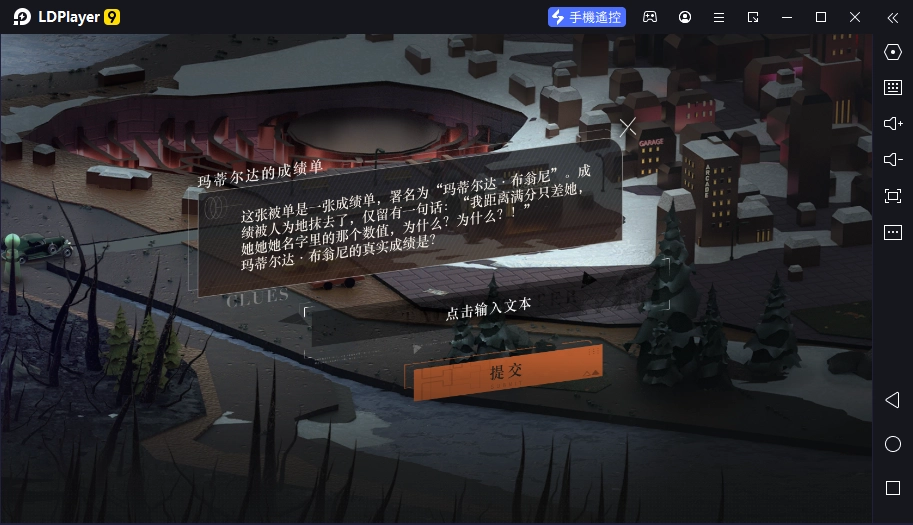Open LDPlayer 手機遙控 remote control
The height and width of the screenshot is (525, 913).
(587, 17)
